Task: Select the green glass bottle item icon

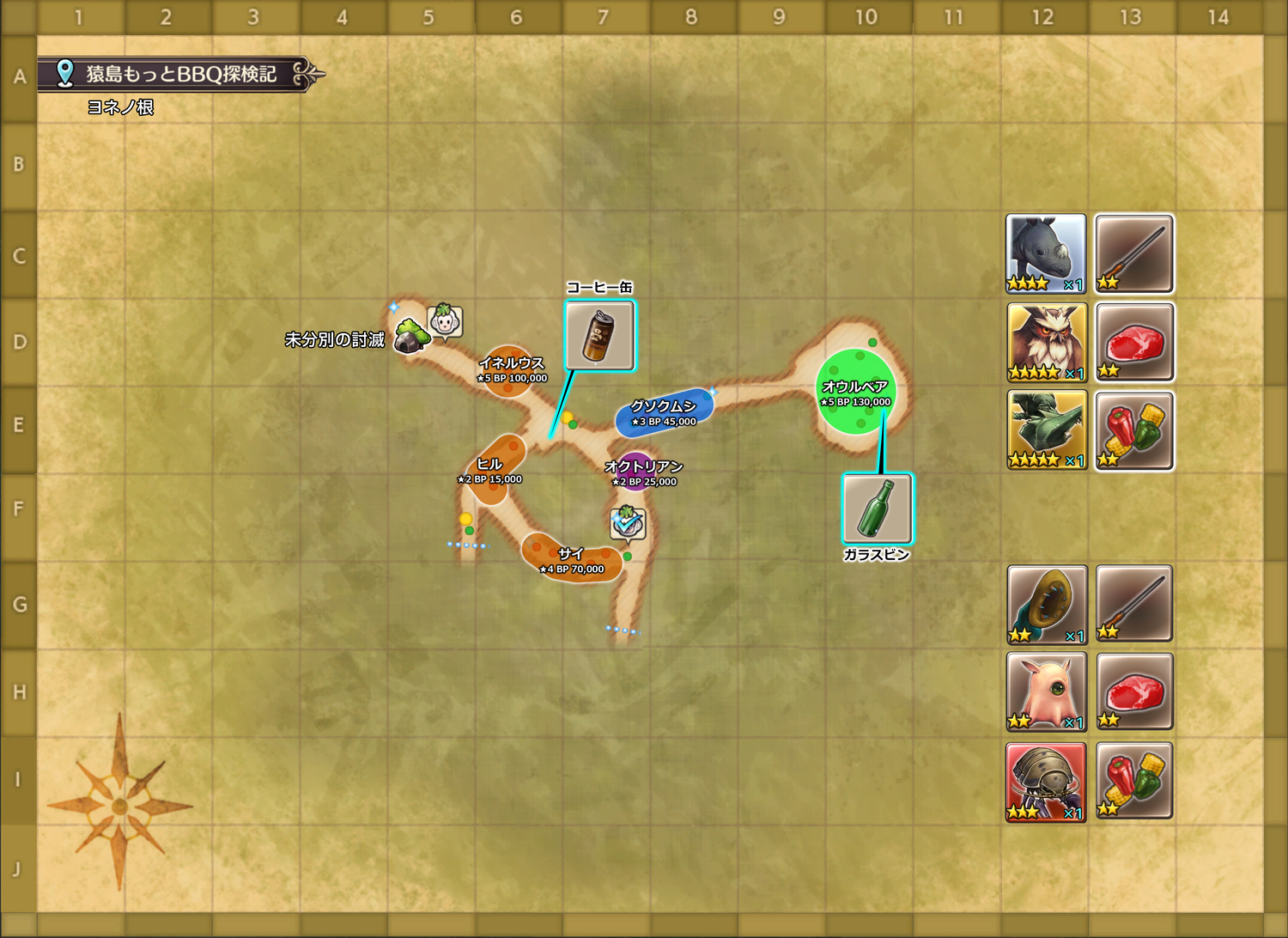Action: [877, 509]
